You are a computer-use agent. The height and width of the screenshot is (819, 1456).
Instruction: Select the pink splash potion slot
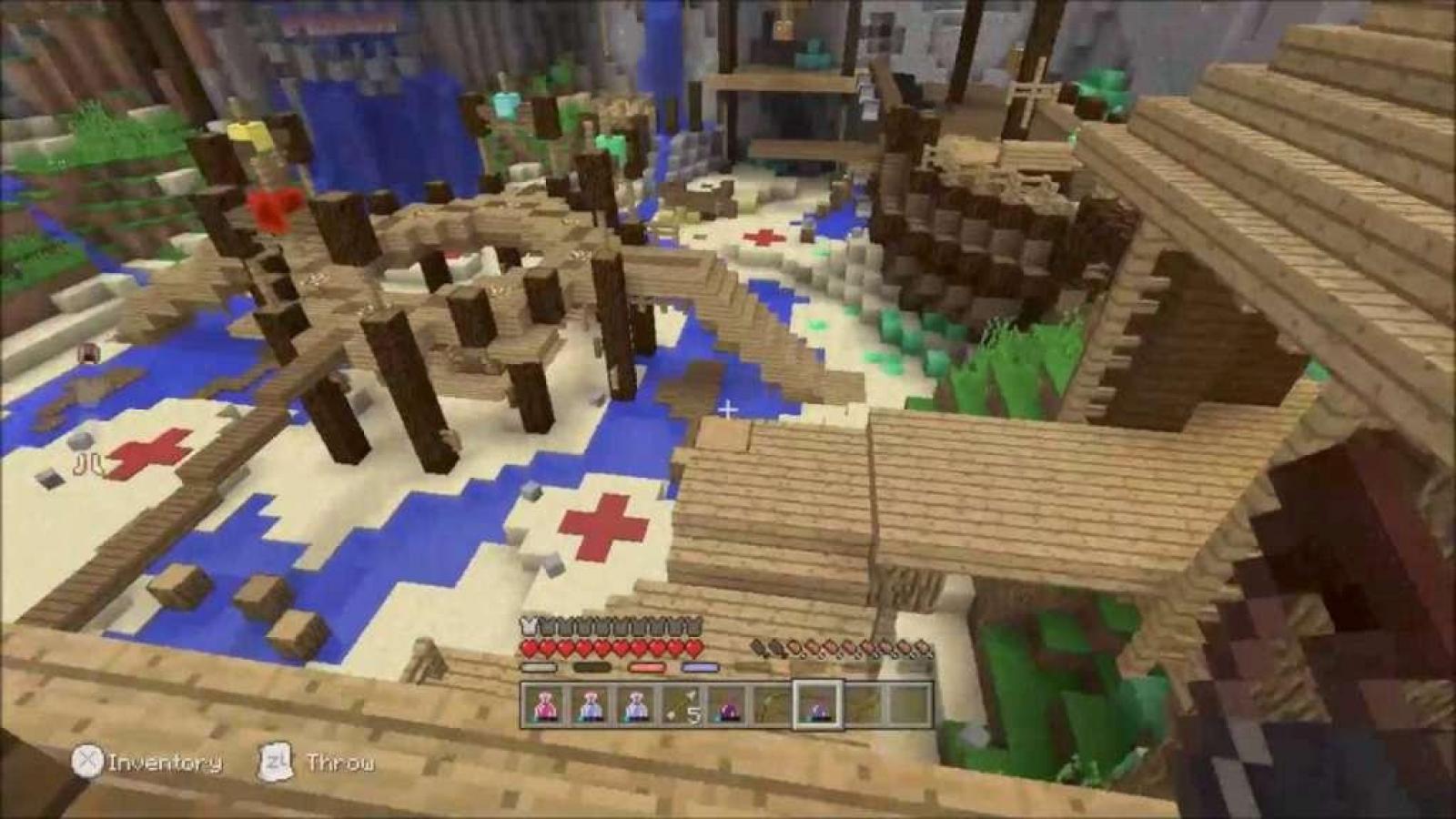click(545, 704)
